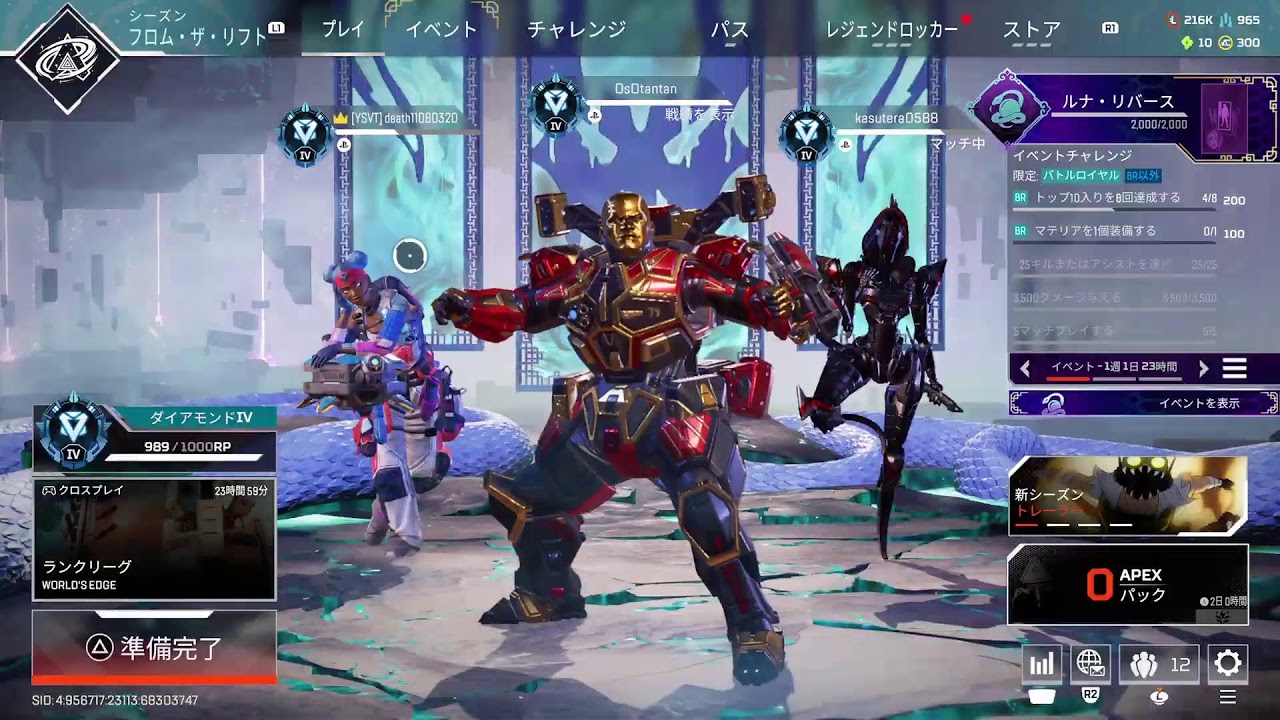Open the イベント tab
The height and width of the screenshot is (720, 1280).
441,30
